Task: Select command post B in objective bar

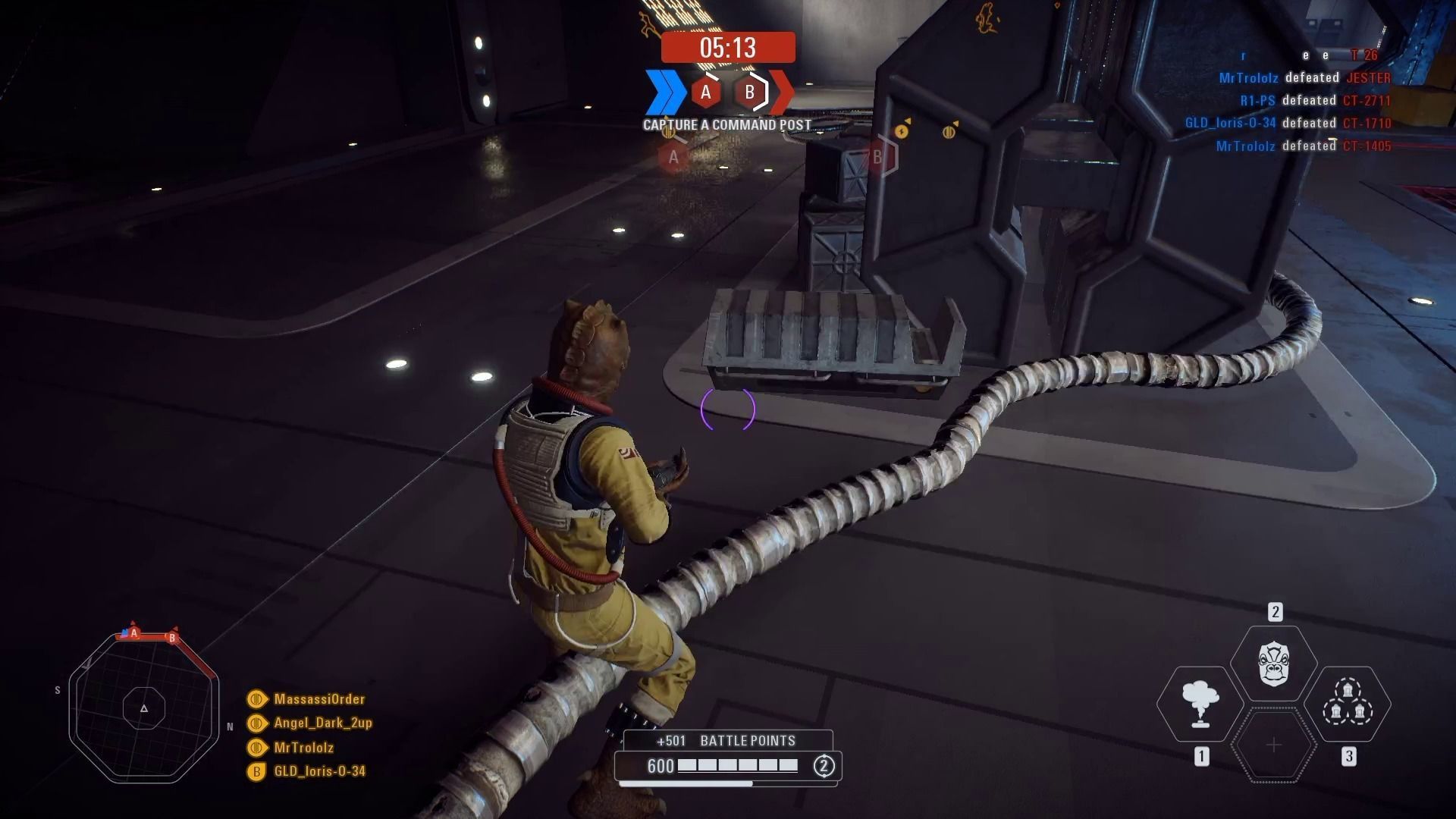Action: pyautogui.click(x=750, y=93)
